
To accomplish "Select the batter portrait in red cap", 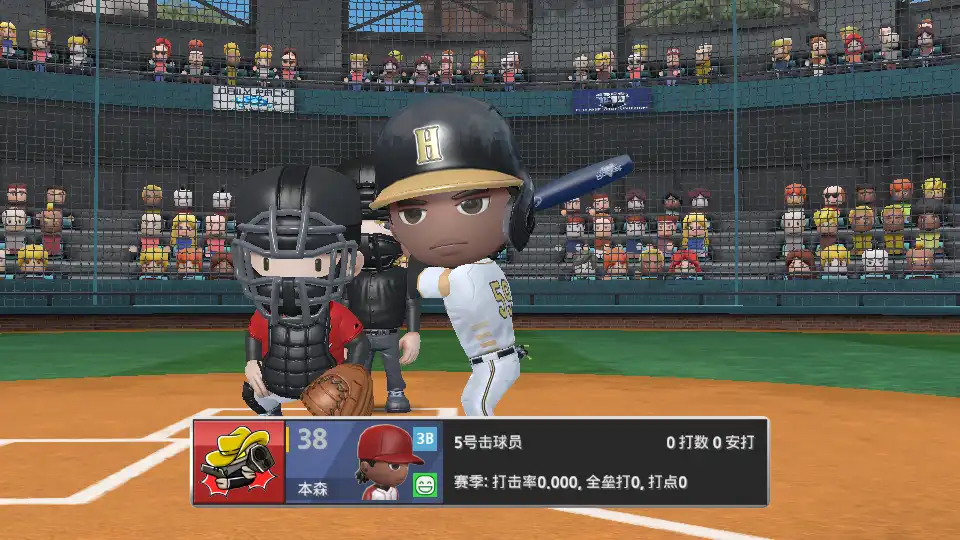I will [x=389, y=462].
